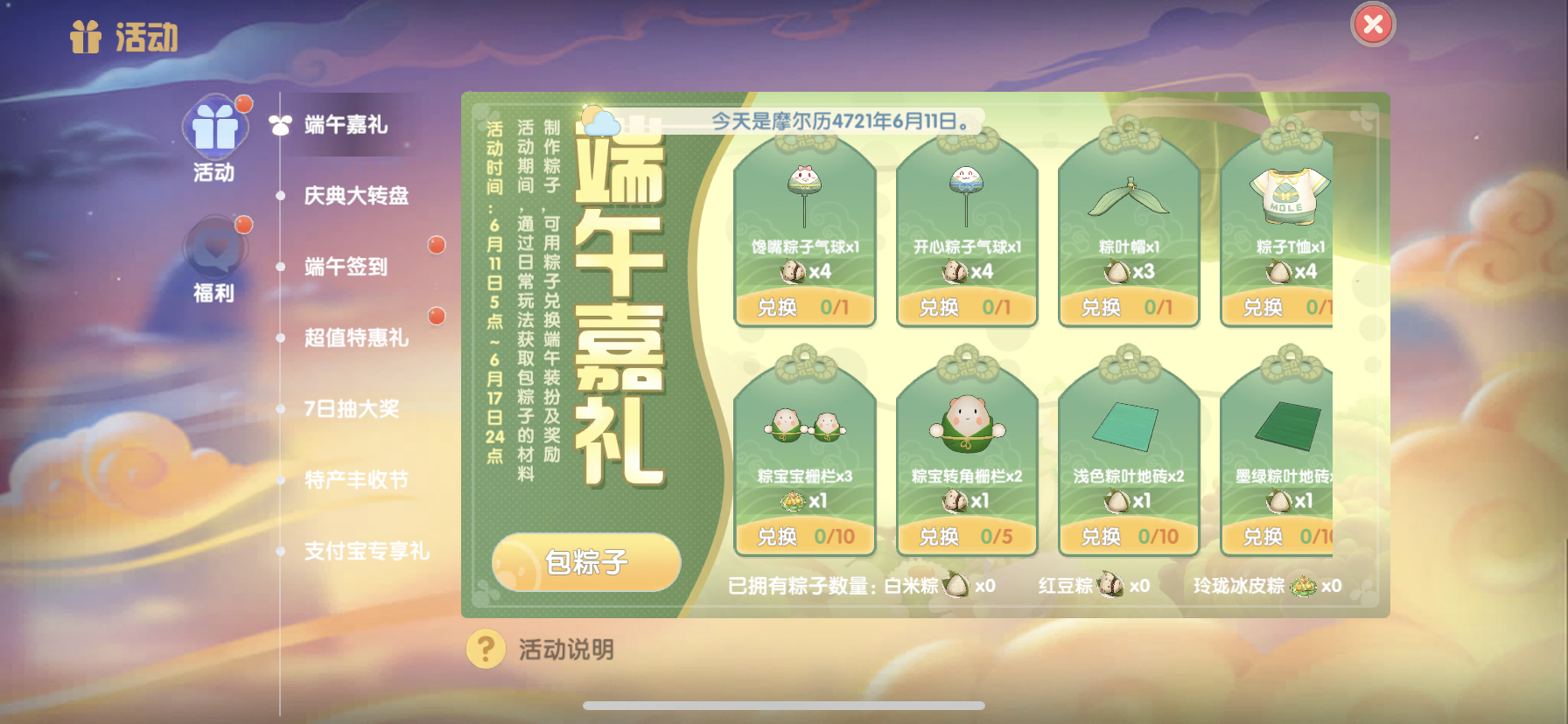Select the 端午嘉礼 menu entry
The image size is (1568, 724).
(x=346, y=125)
